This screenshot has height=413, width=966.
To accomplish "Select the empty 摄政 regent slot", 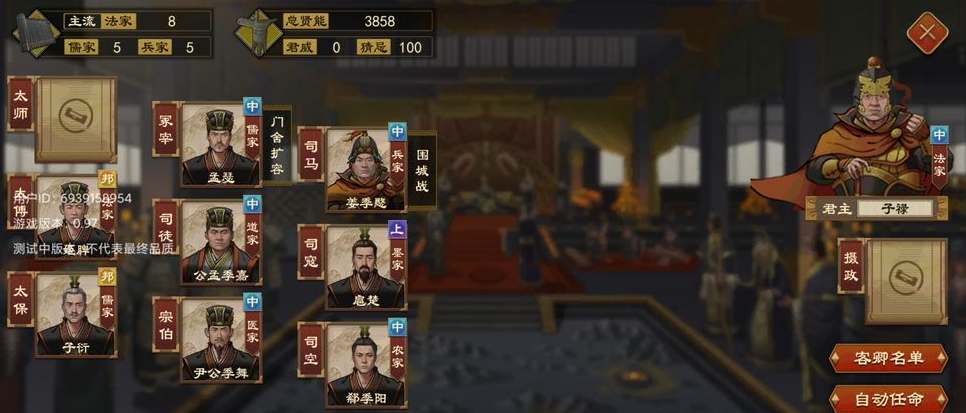I will [904, 279].
